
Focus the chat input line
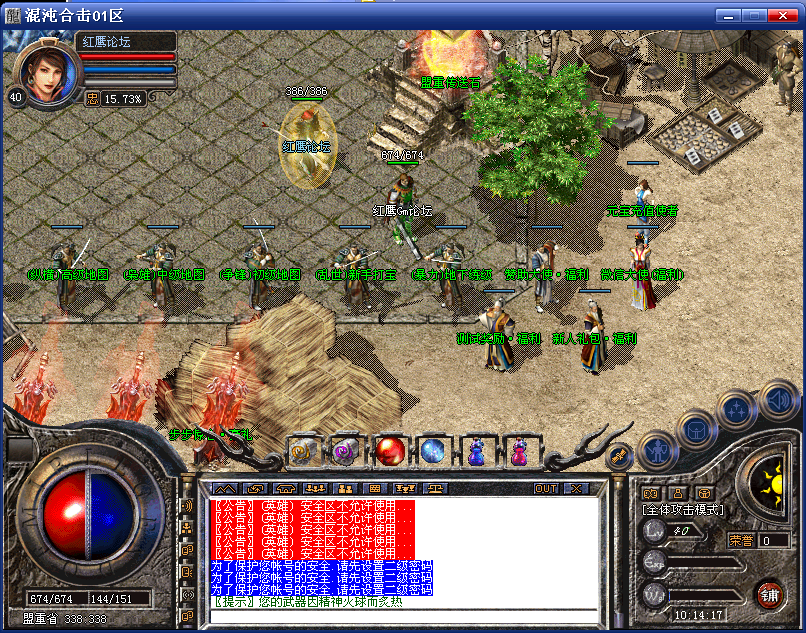tap(400, 614)
